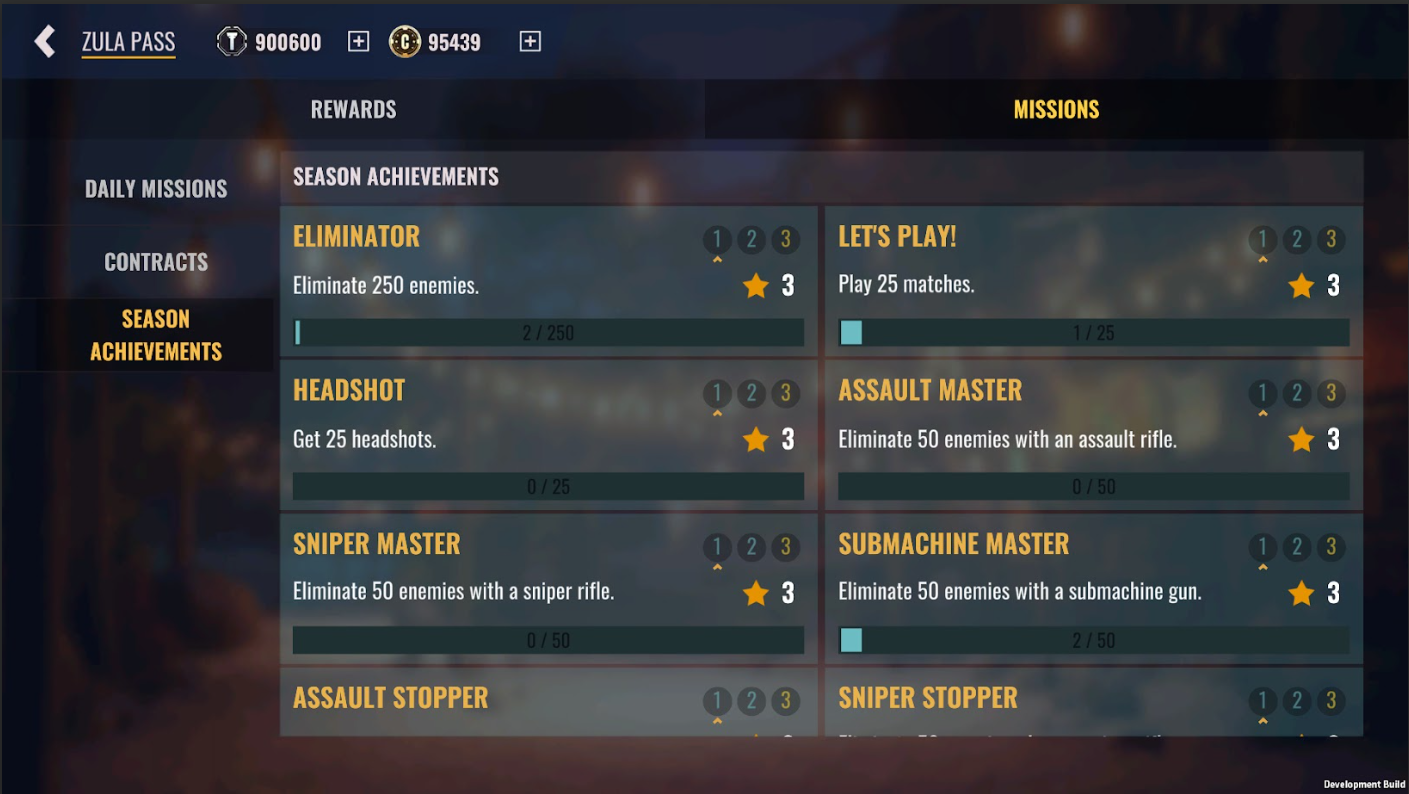Pick tier 2 on the Headshot achievement
The width and height of the screenshot is (1409, 794).
[751, 393]
